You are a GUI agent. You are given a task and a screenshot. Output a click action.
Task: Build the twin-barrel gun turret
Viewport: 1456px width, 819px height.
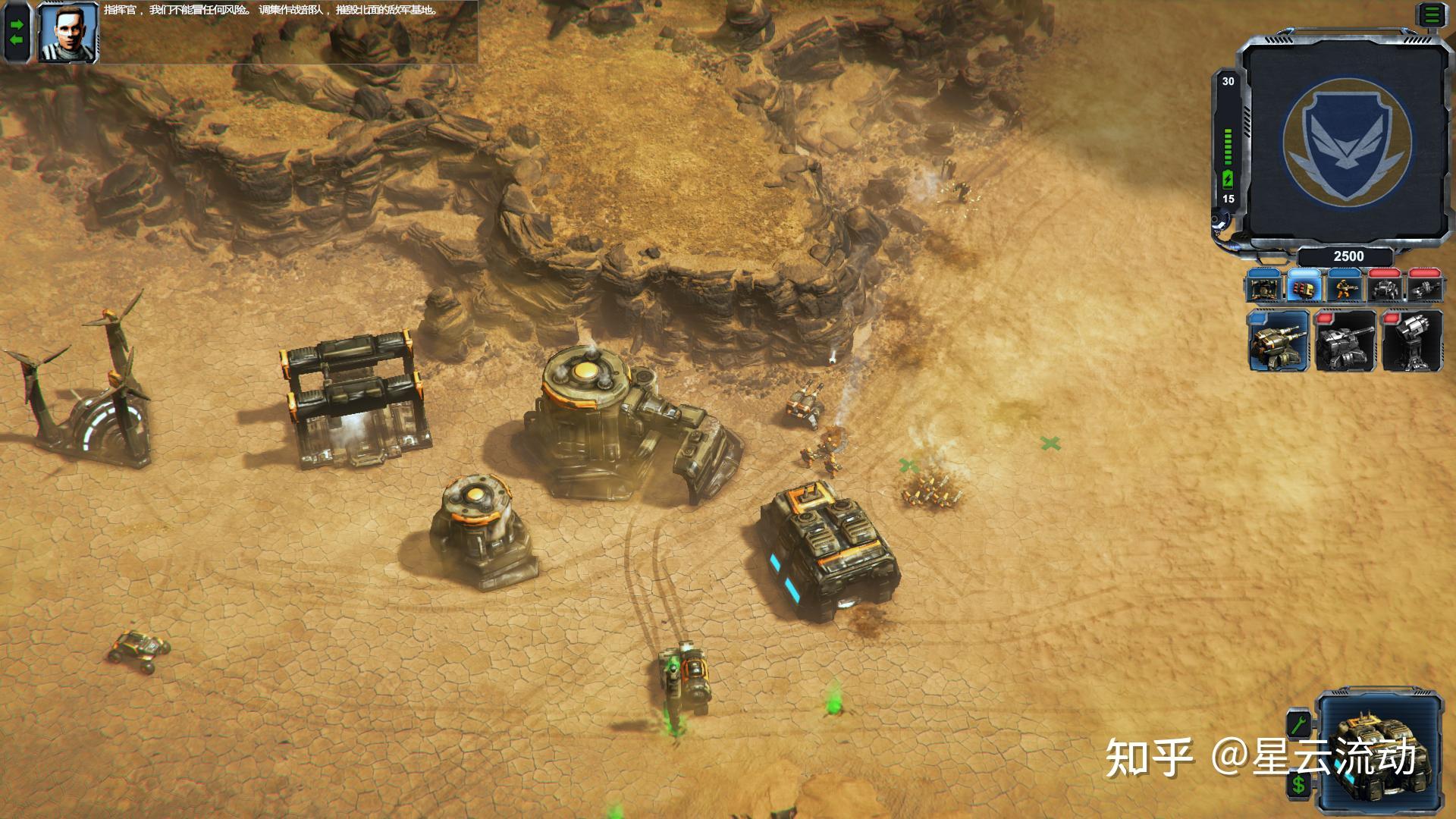click(x=1279, y=341)
